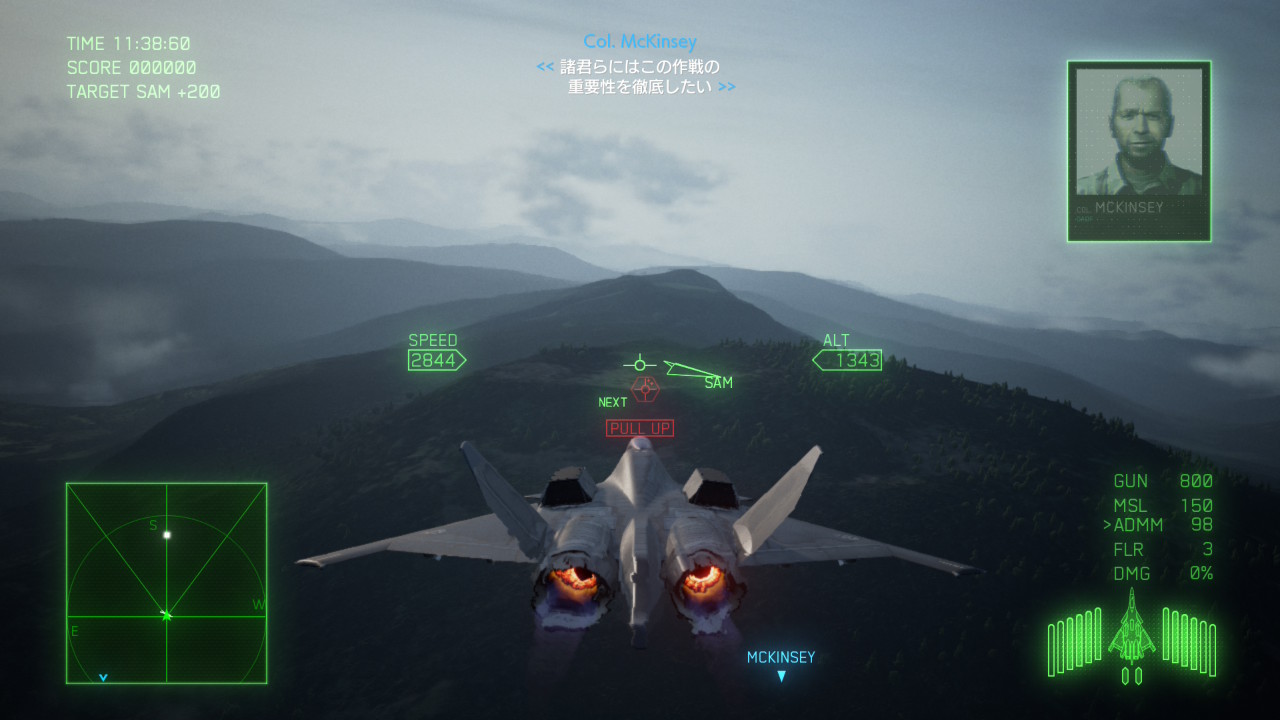Image resolution: width=1280 pixels, height=720 pixels.
Task: Select the SAM target indicator
Action: (x=717, y=382)
